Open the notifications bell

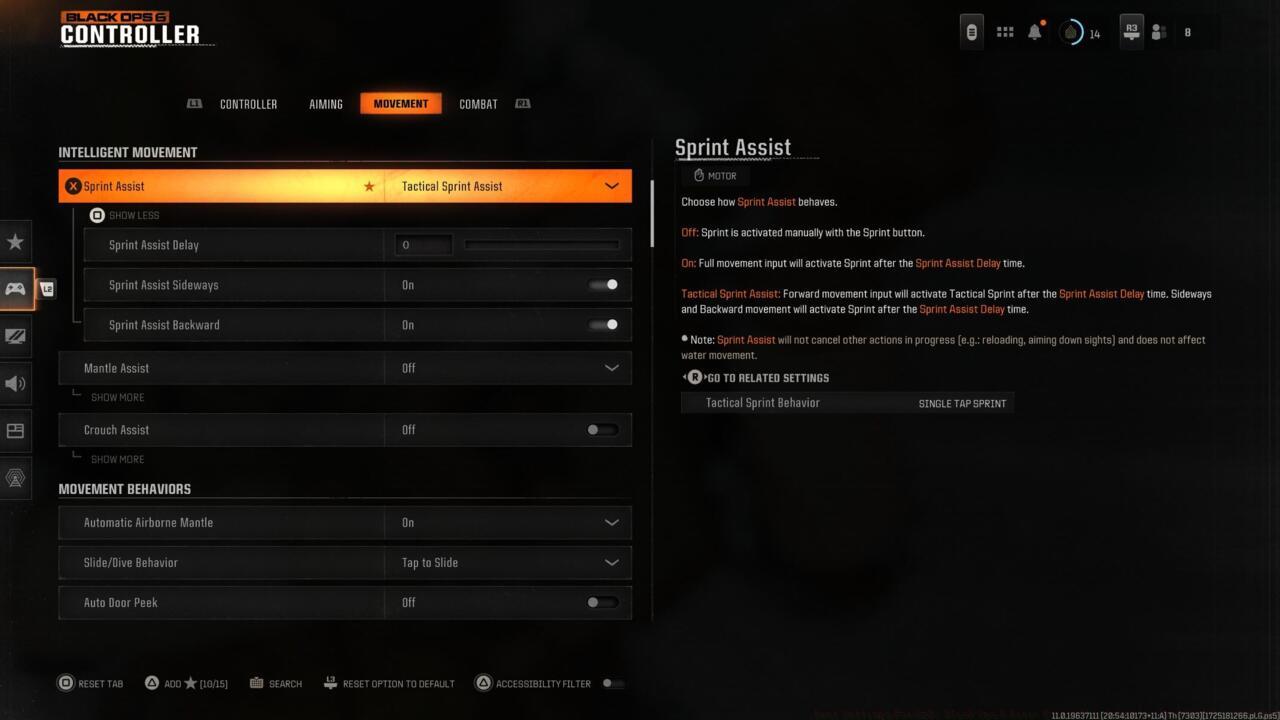[x=1033, y=30]
